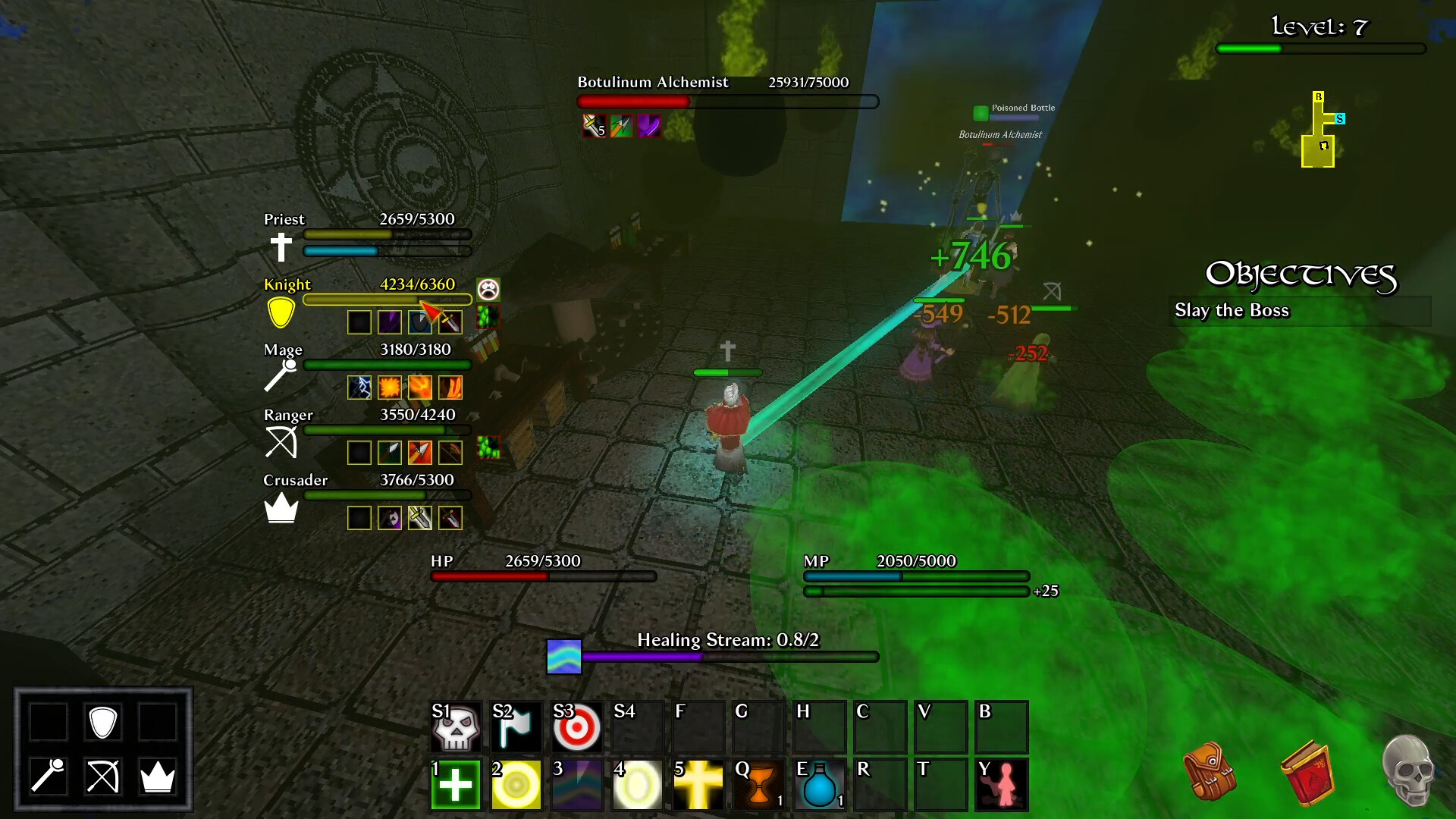This screenshot has height=819, width=1456.
Task: Use the green cross heal on slot 1
Action: coord(455,783)
